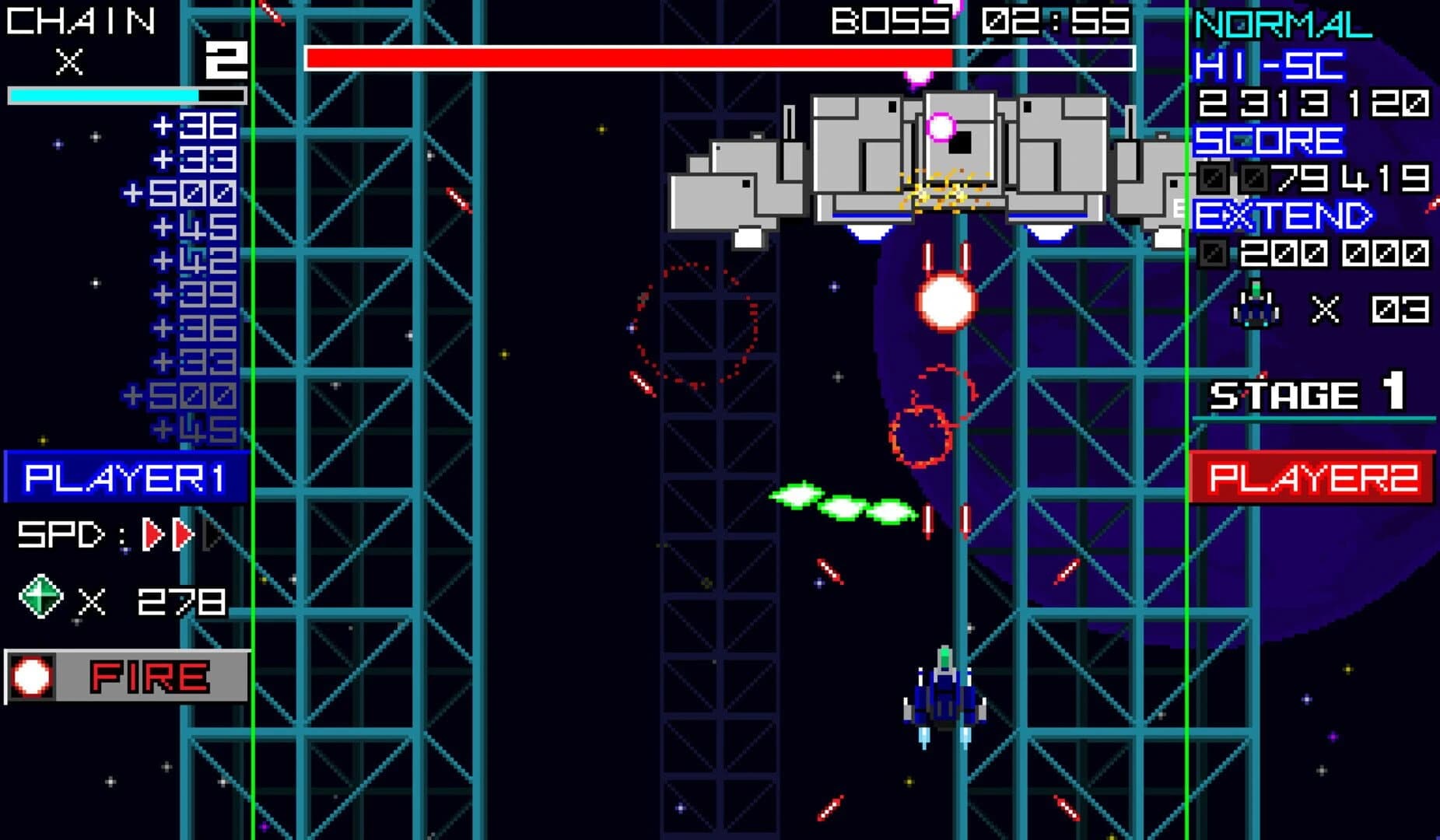Select the FIRE weapon icon
The width and height of the screenshot is (1440, 840).
31,676
